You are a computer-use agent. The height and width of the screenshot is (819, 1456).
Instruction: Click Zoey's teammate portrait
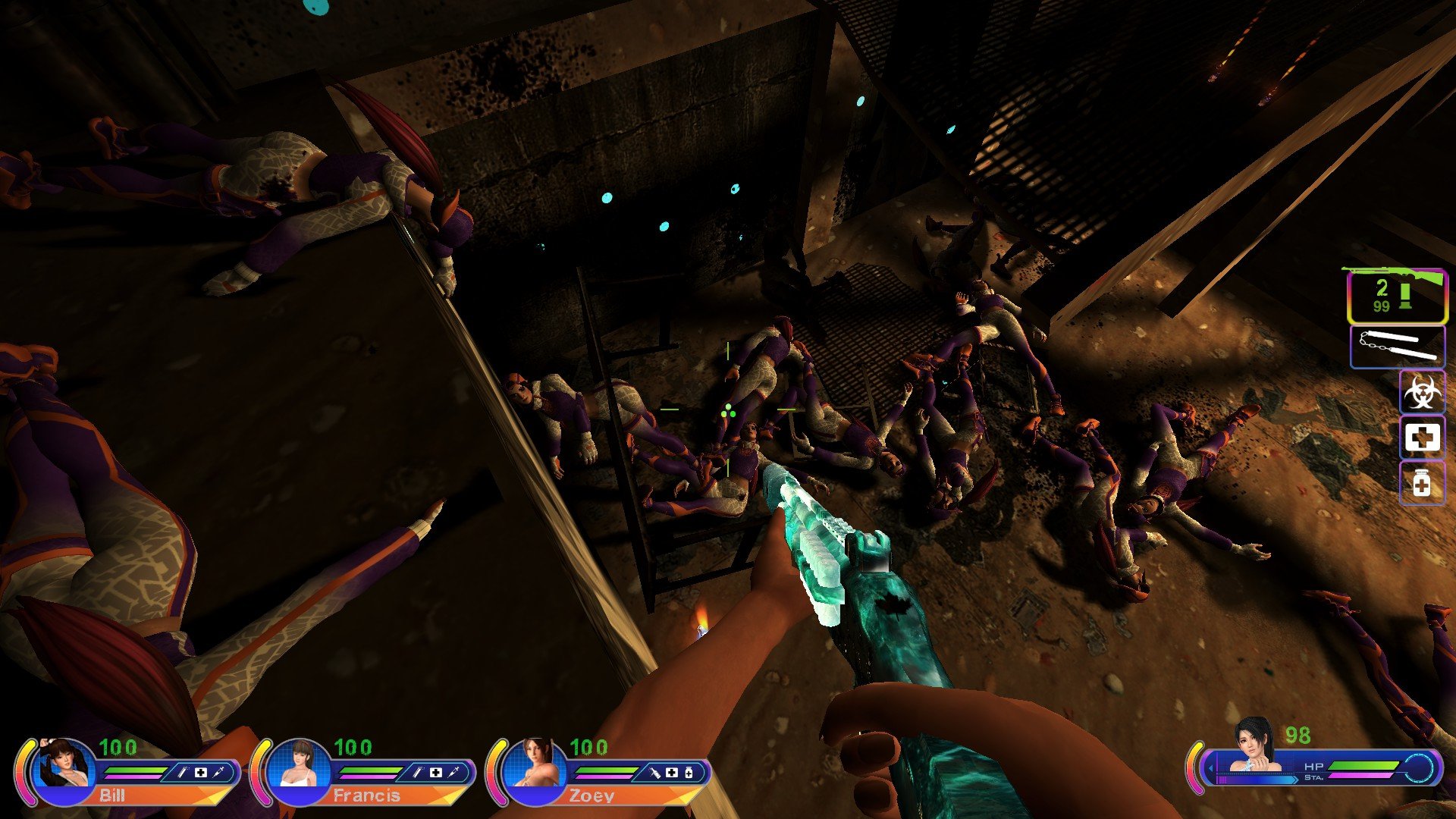click(x=535, y=766)
